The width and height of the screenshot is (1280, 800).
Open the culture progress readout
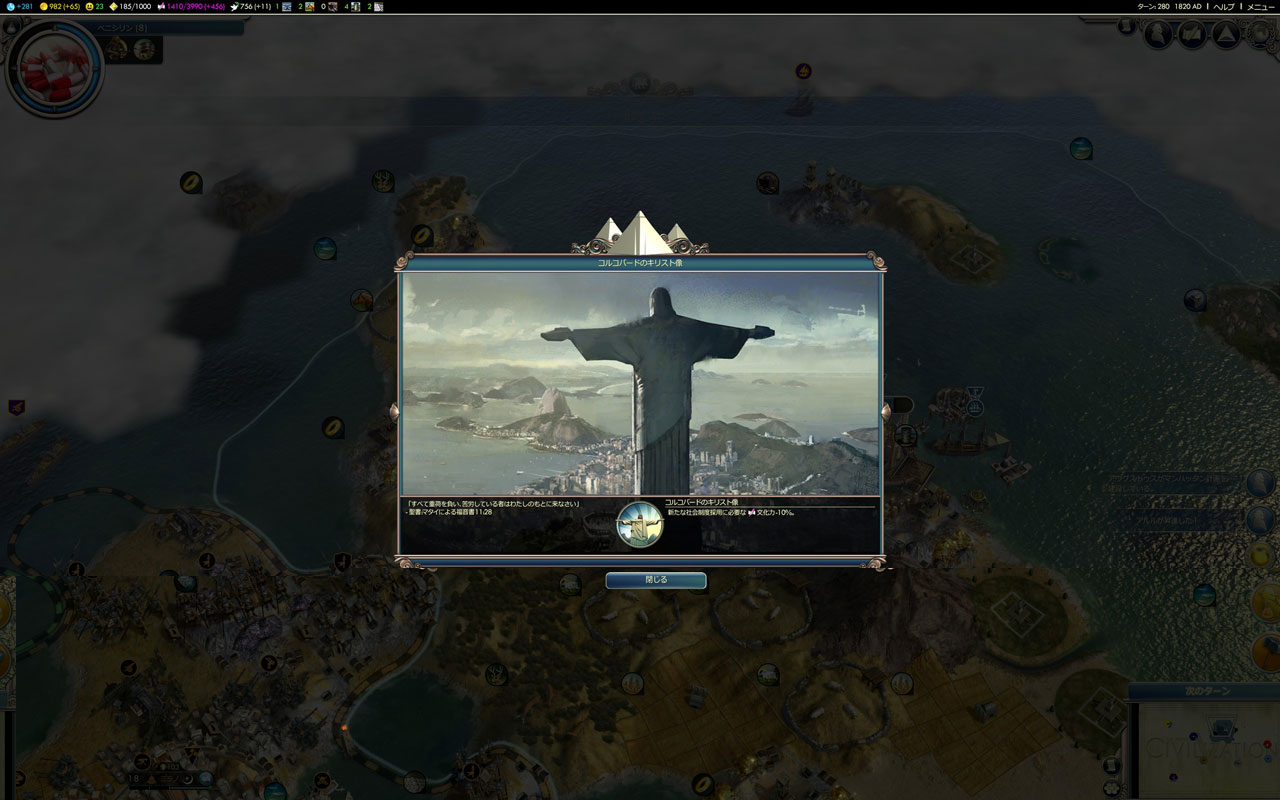[x=195, y=6]
